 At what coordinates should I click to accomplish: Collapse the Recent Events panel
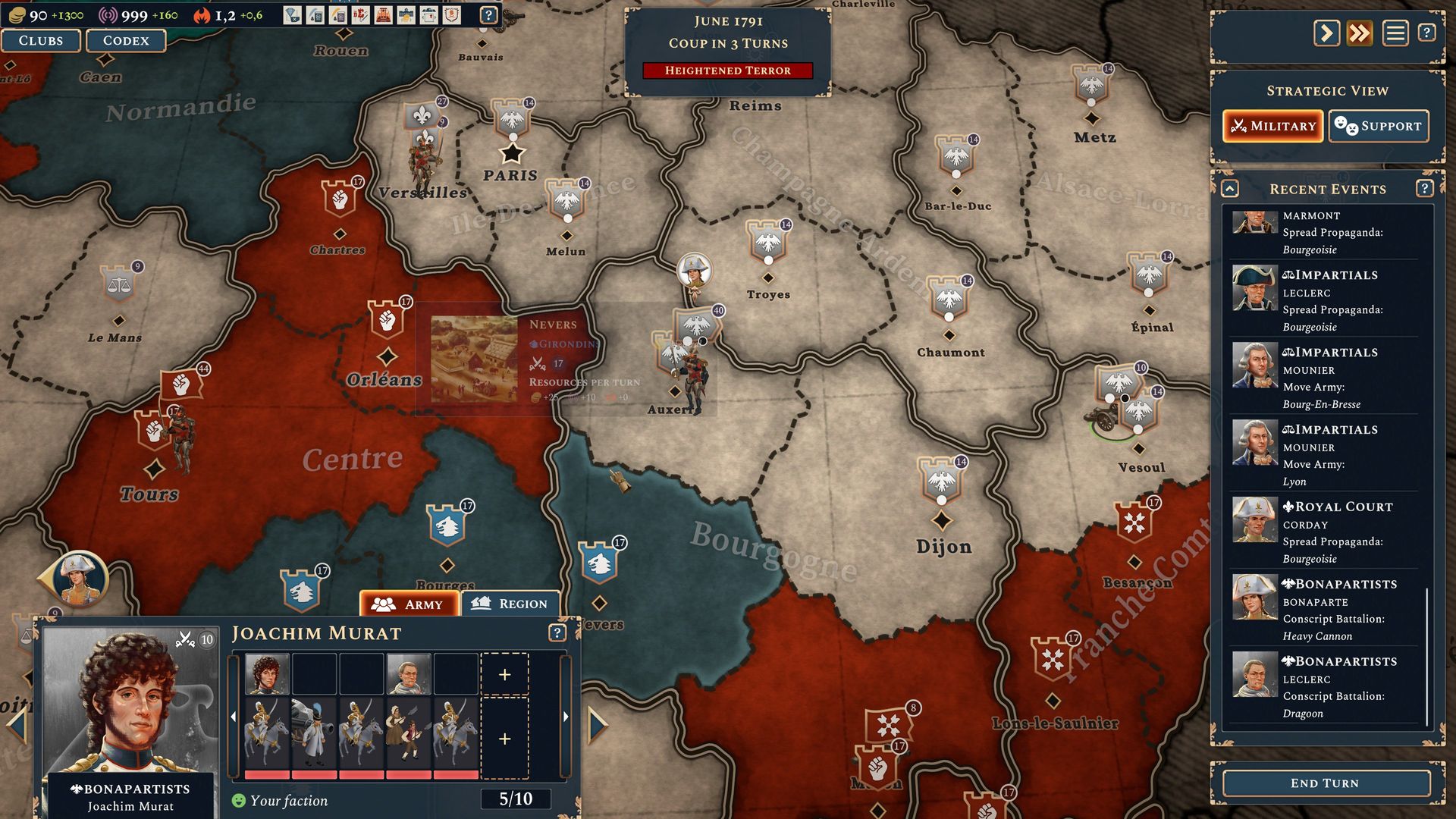pos(1230,189)
